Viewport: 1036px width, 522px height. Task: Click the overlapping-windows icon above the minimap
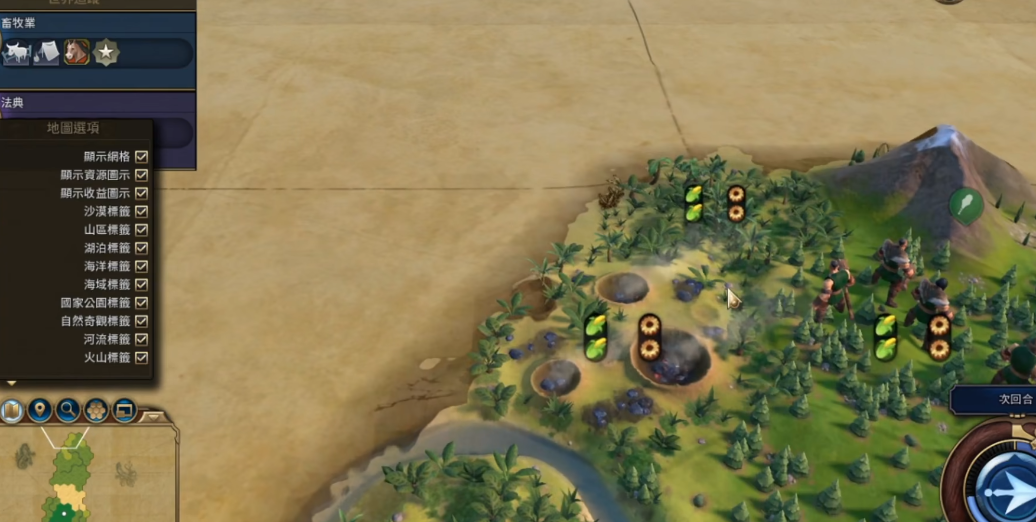click(124, 410)
